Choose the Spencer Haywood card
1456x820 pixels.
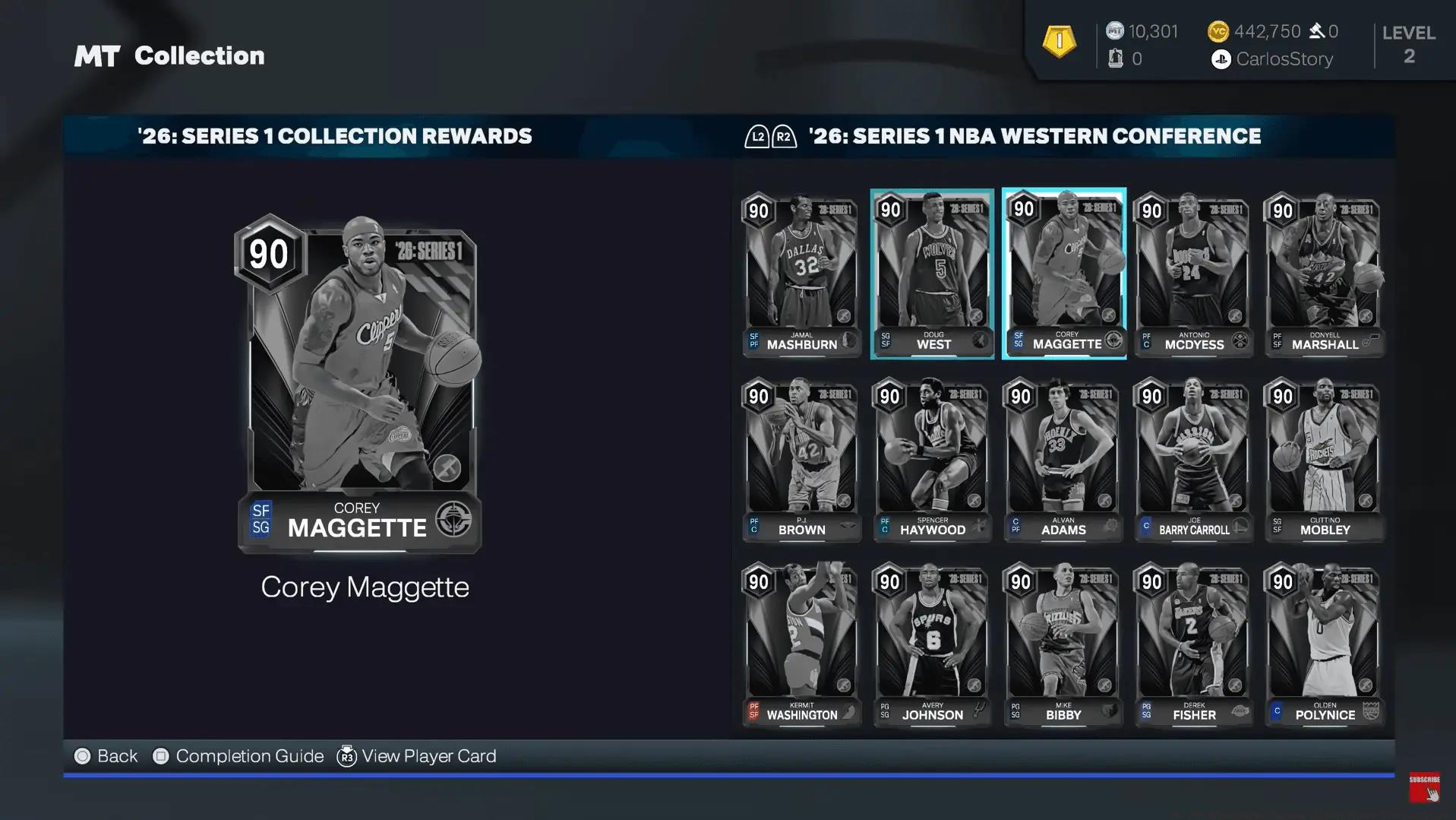932,459
